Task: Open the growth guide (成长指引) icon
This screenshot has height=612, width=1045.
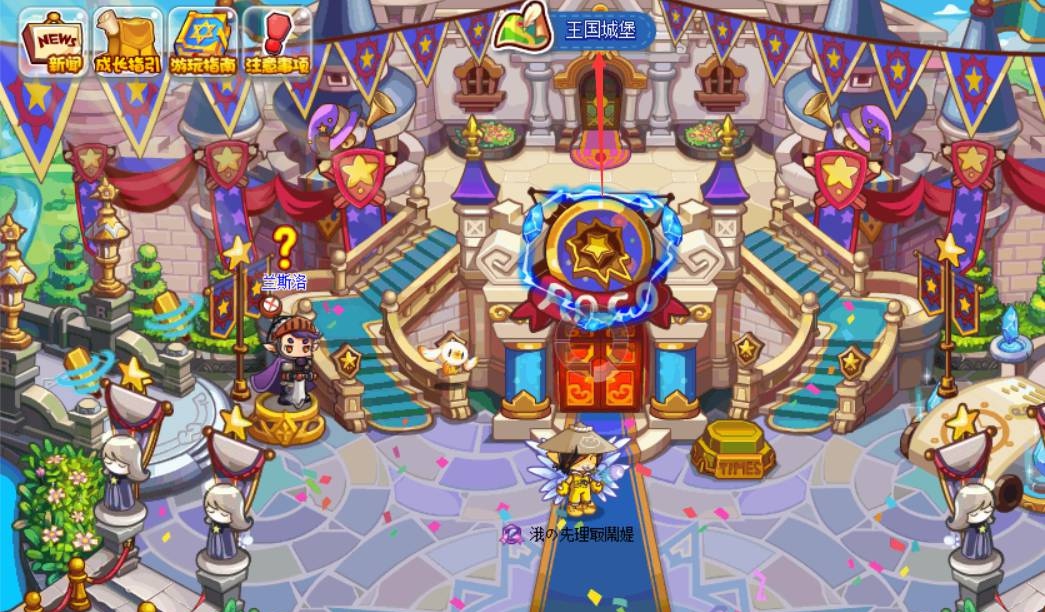Action: 130,42
